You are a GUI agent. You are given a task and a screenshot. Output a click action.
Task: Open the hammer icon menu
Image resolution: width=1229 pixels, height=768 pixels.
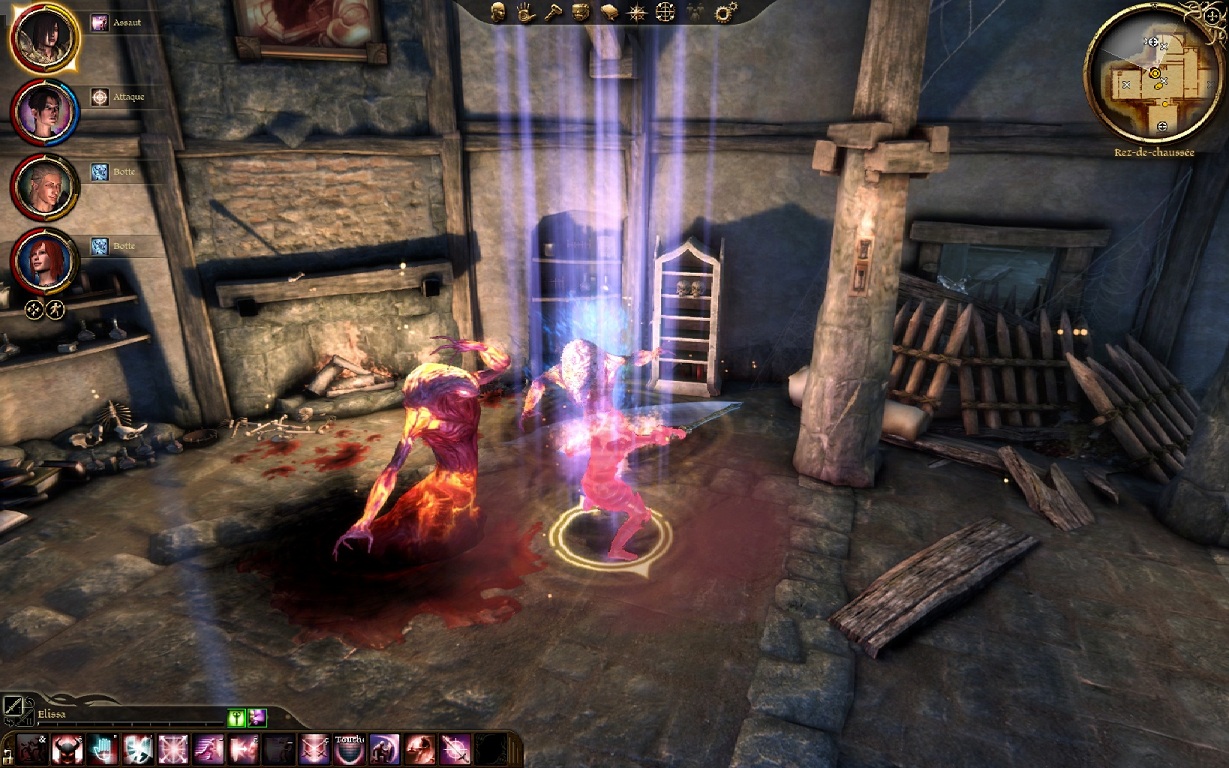552,12
